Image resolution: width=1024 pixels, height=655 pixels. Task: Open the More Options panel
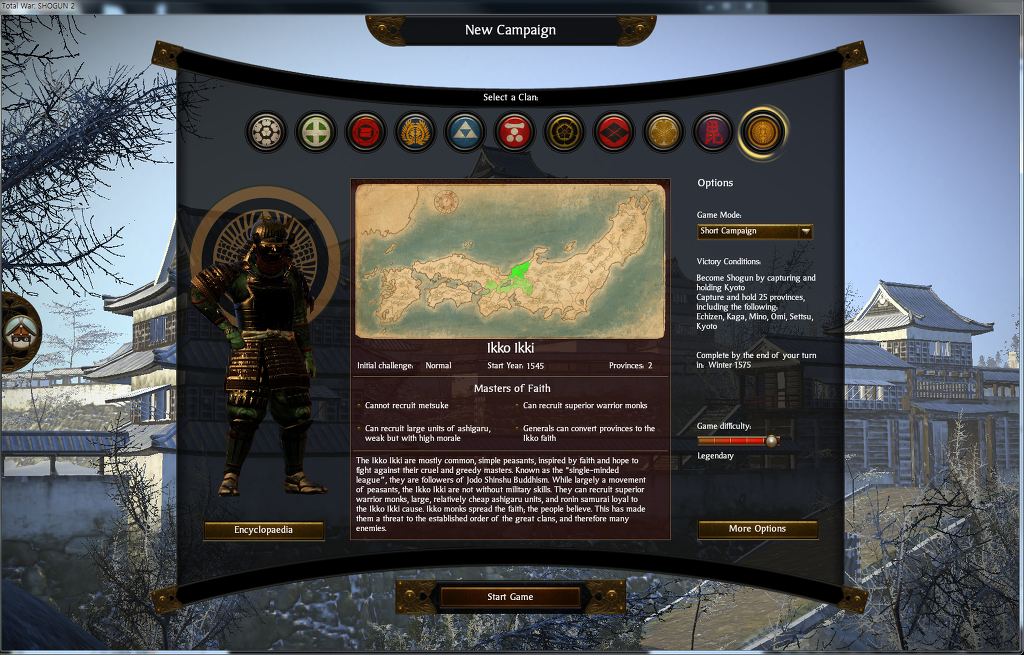click(757, 529)
